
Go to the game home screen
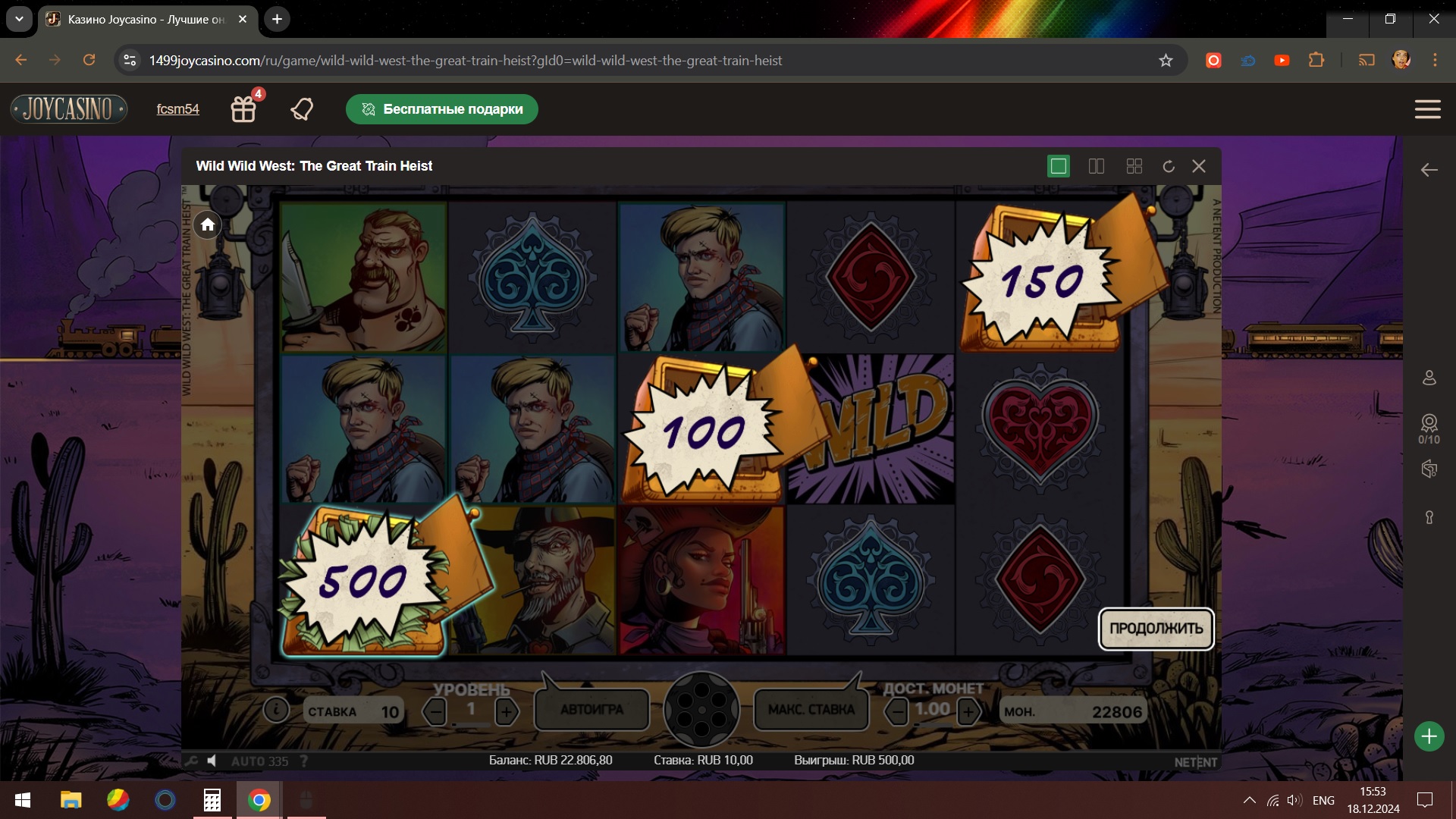pos(208,224)
